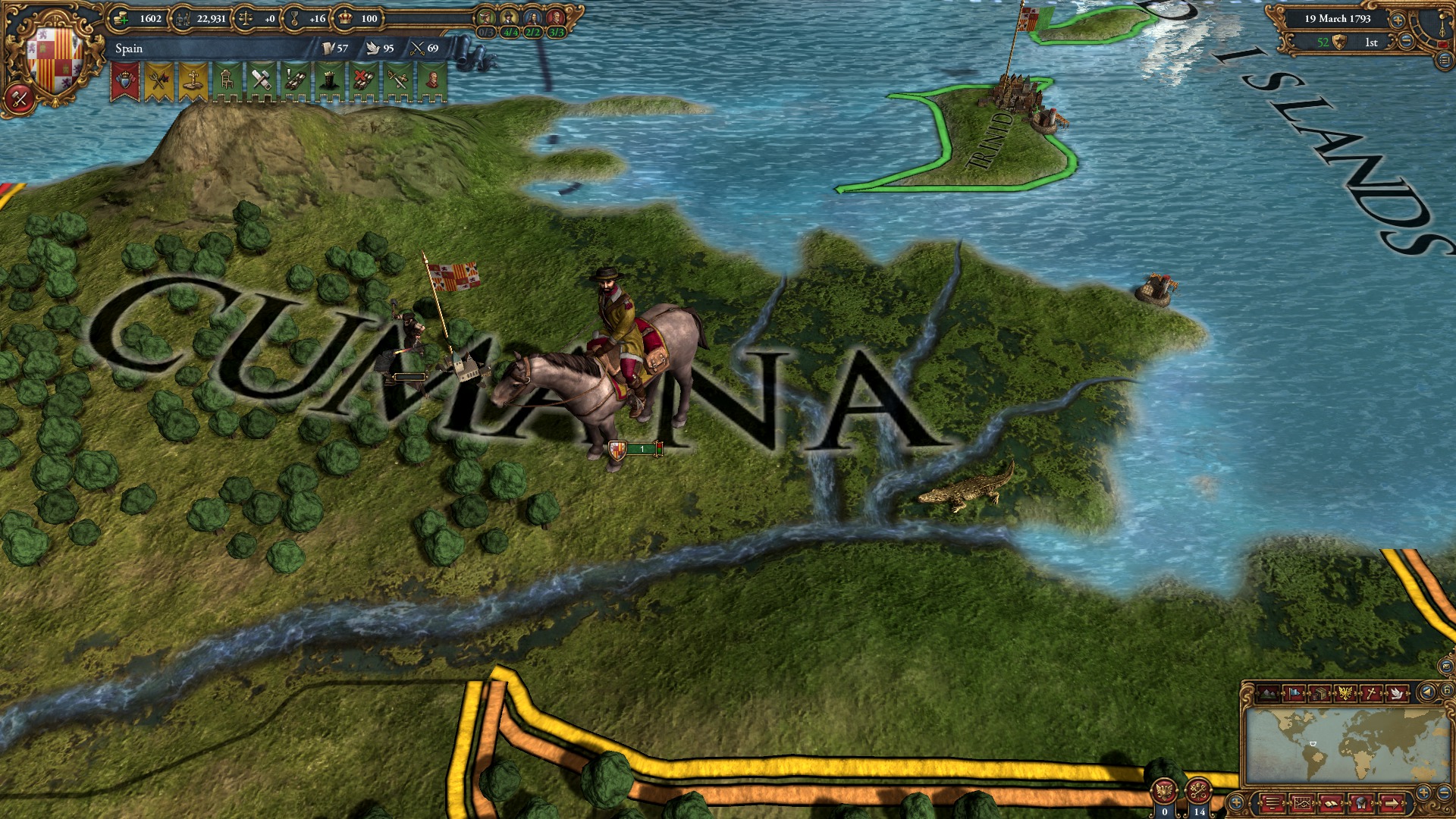Viewport: 1456px width, 819px height.
Task: Zoom out using the minimap minus control
Action: [x=1445, y=793]
